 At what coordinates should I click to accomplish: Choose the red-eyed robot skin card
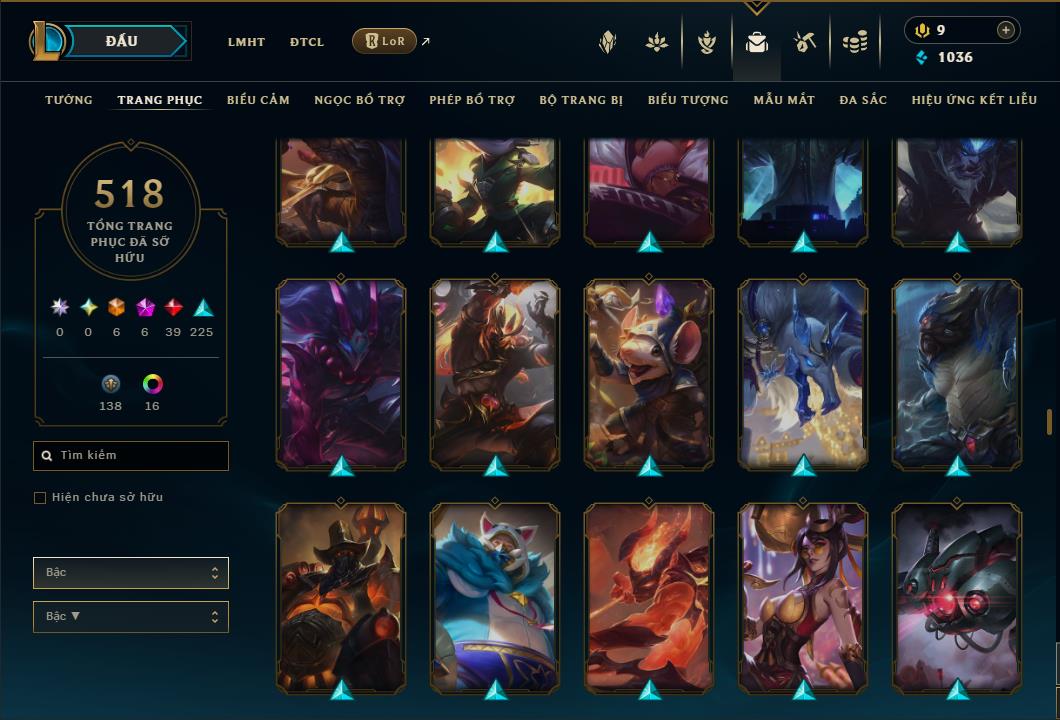[957, 597]
